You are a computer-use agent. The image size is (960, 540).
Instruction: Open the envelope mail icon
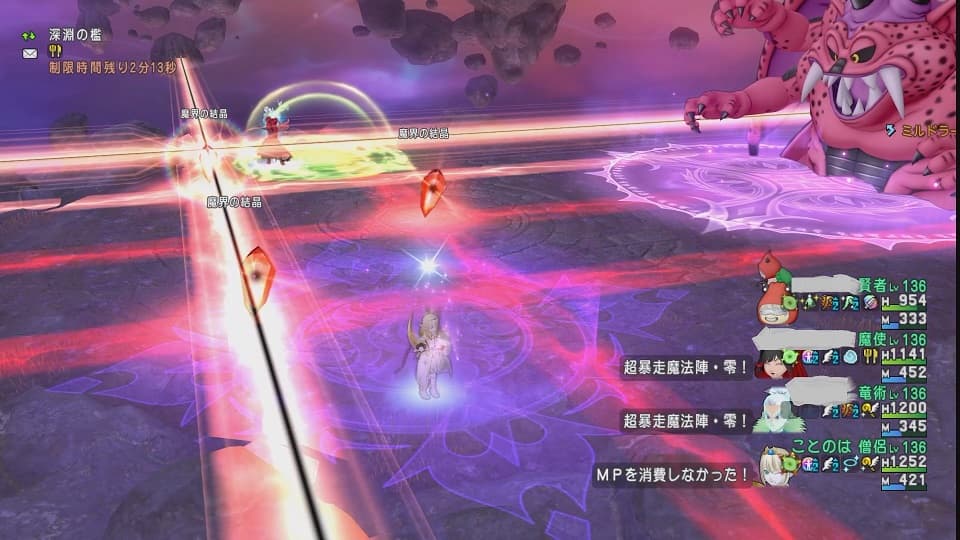[x=29, y=53]
